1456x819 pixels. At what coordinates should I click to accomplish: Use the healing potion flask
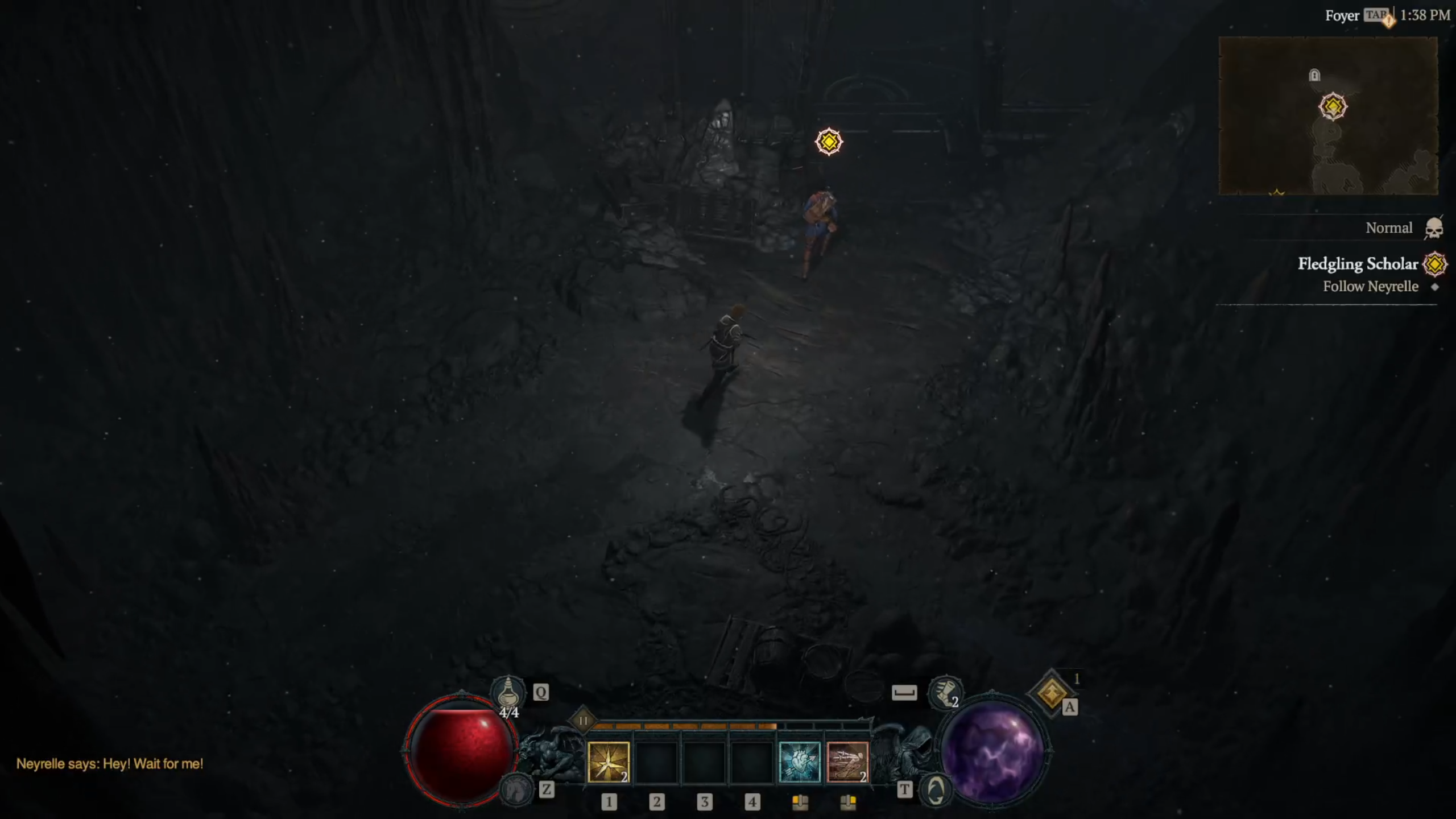pos(508,693)
